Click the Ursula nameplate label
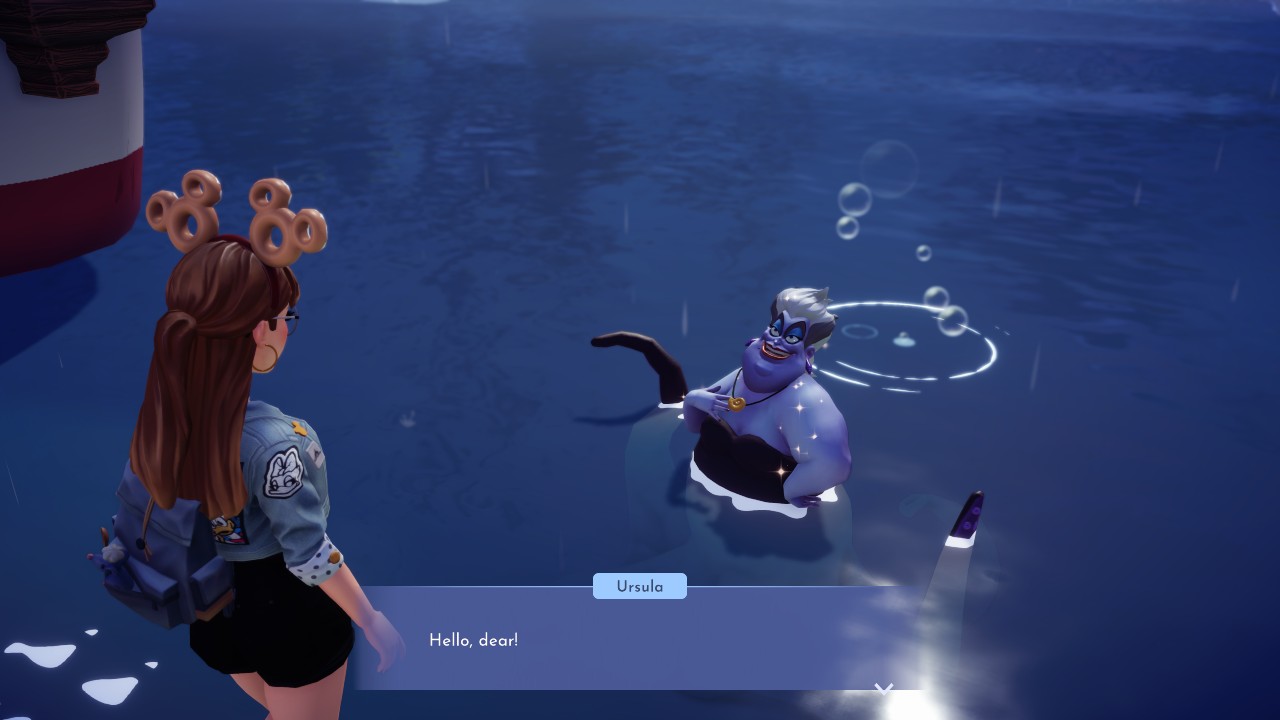The image size is (1280, 720). pyautogui.click(x=639, y=586)
